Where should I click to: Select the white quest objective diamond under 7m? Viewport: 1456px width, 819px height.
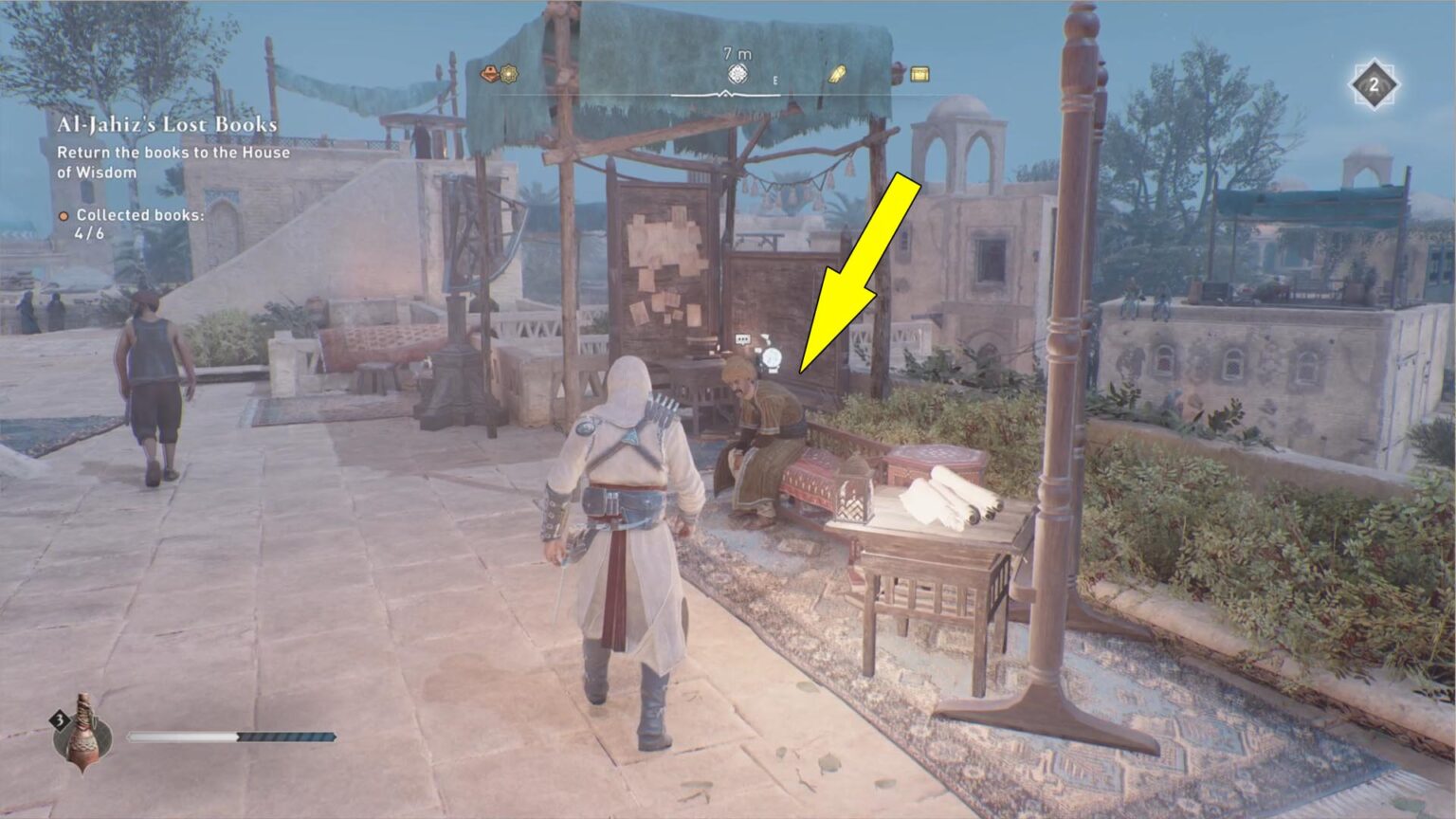point(737,72)
